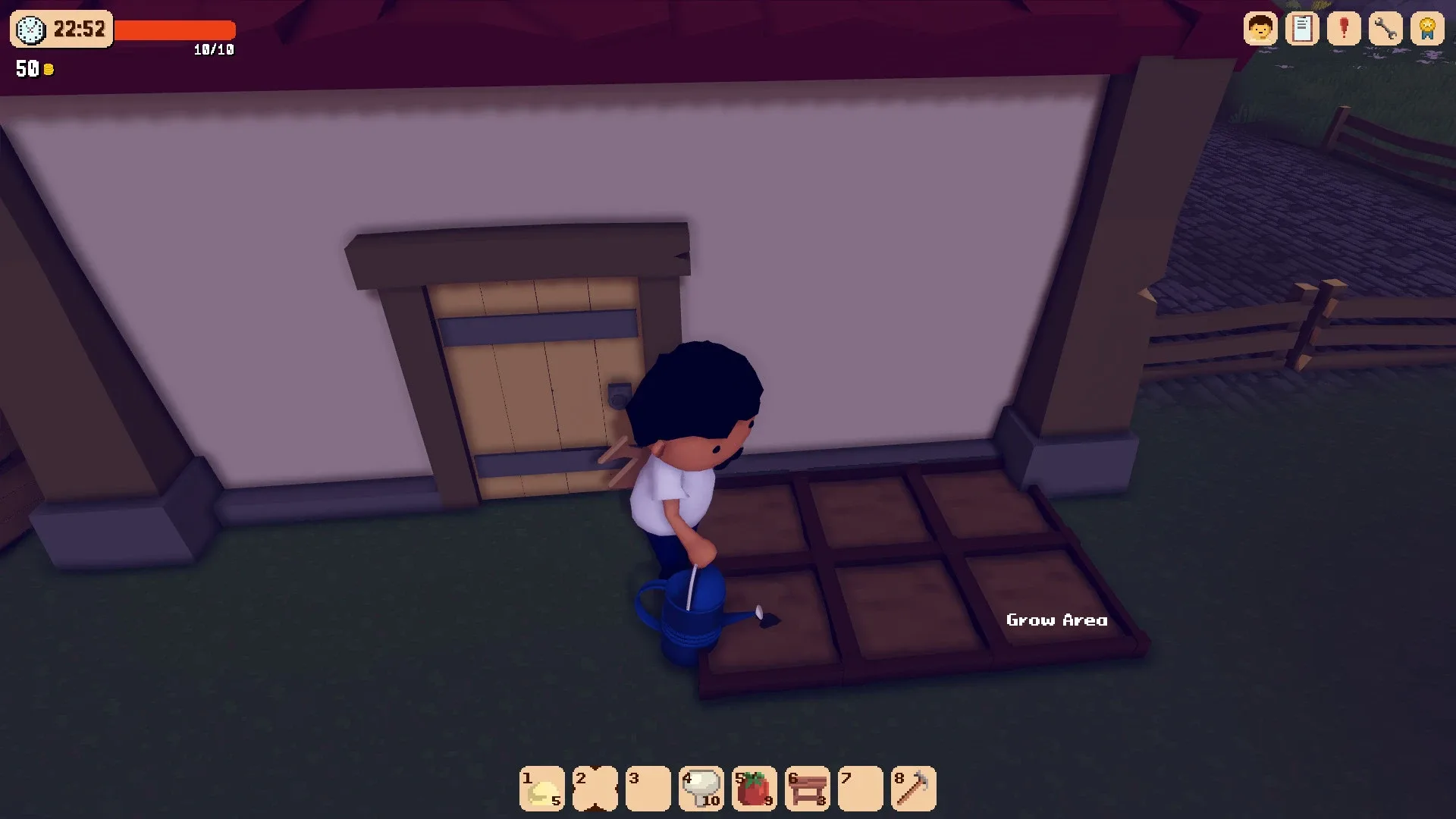This screenshot has width=1456, height=819.
Task: Open the quest clipboard icon
Action: point(1303,28)
